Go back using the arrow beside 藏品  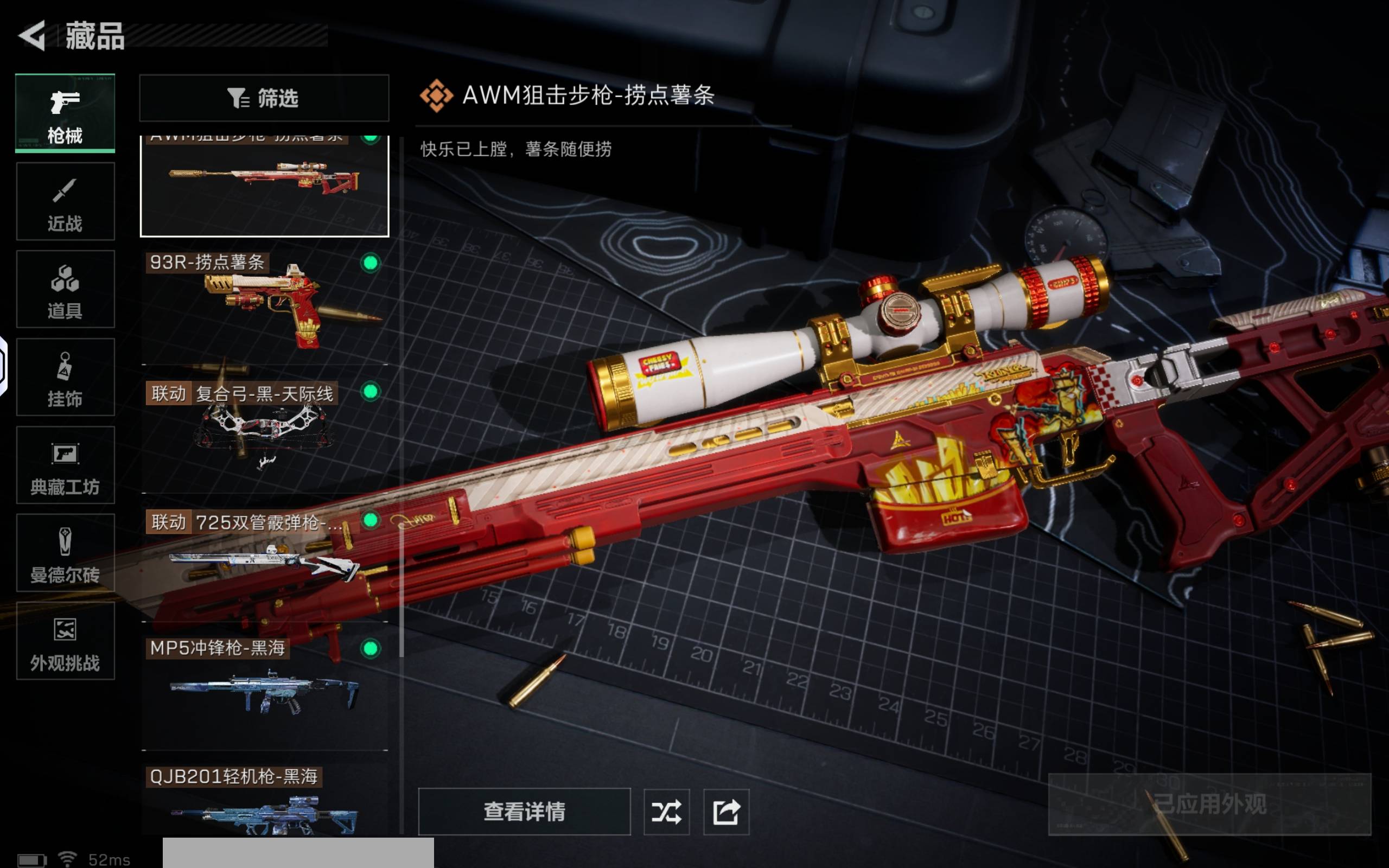coord(32,36)
